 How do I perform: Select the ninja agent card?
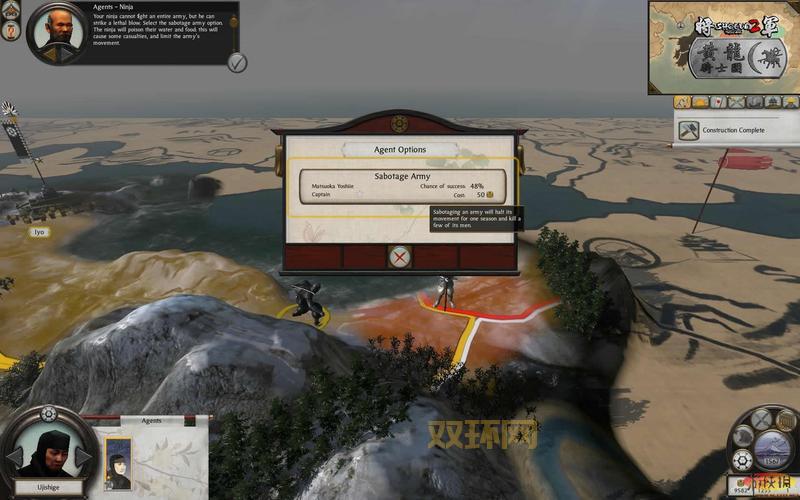(118, 463)
